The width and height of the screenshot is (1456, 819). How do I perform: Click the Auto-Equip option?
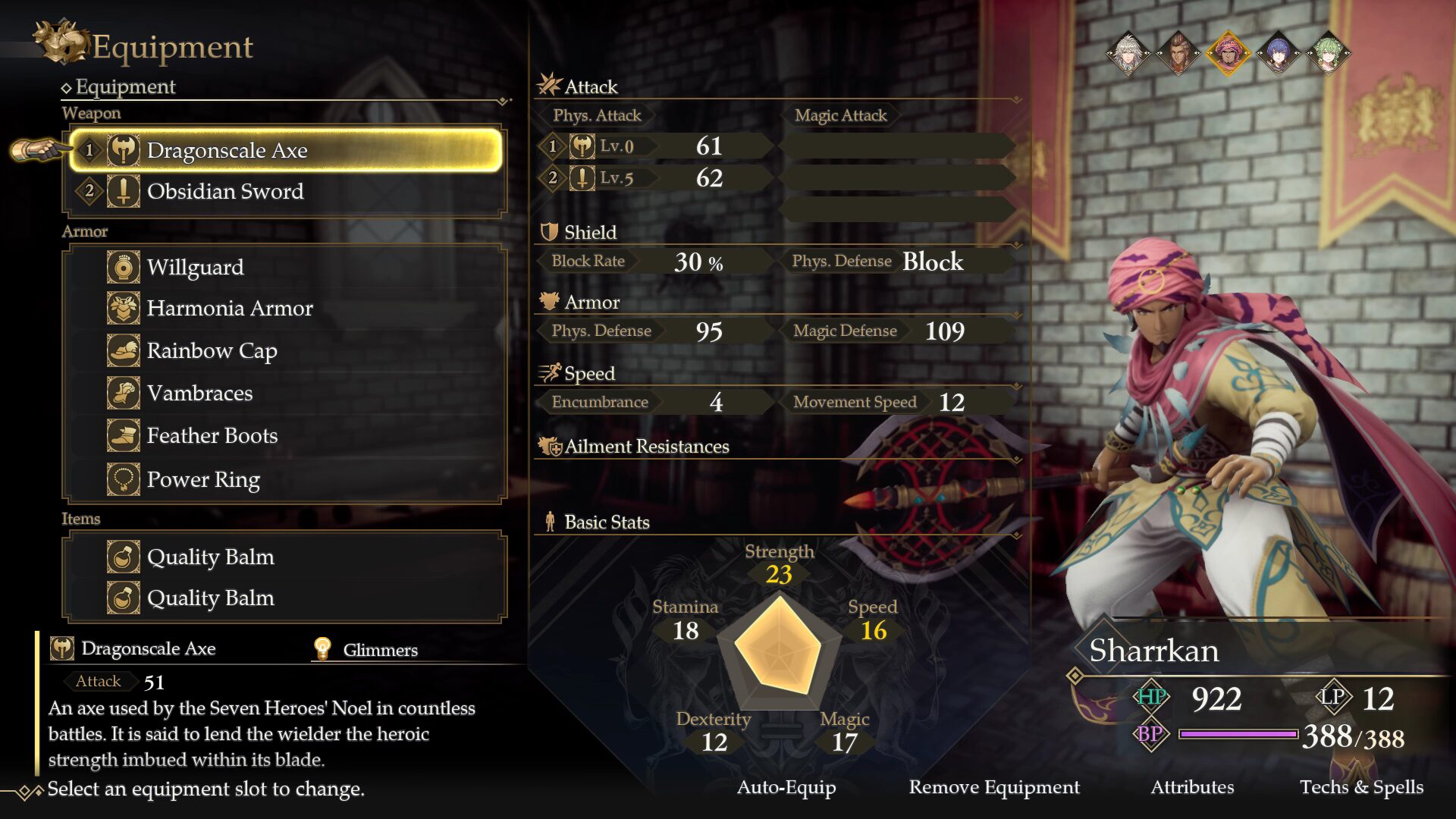pyautogui.click(x=786, y=787)
